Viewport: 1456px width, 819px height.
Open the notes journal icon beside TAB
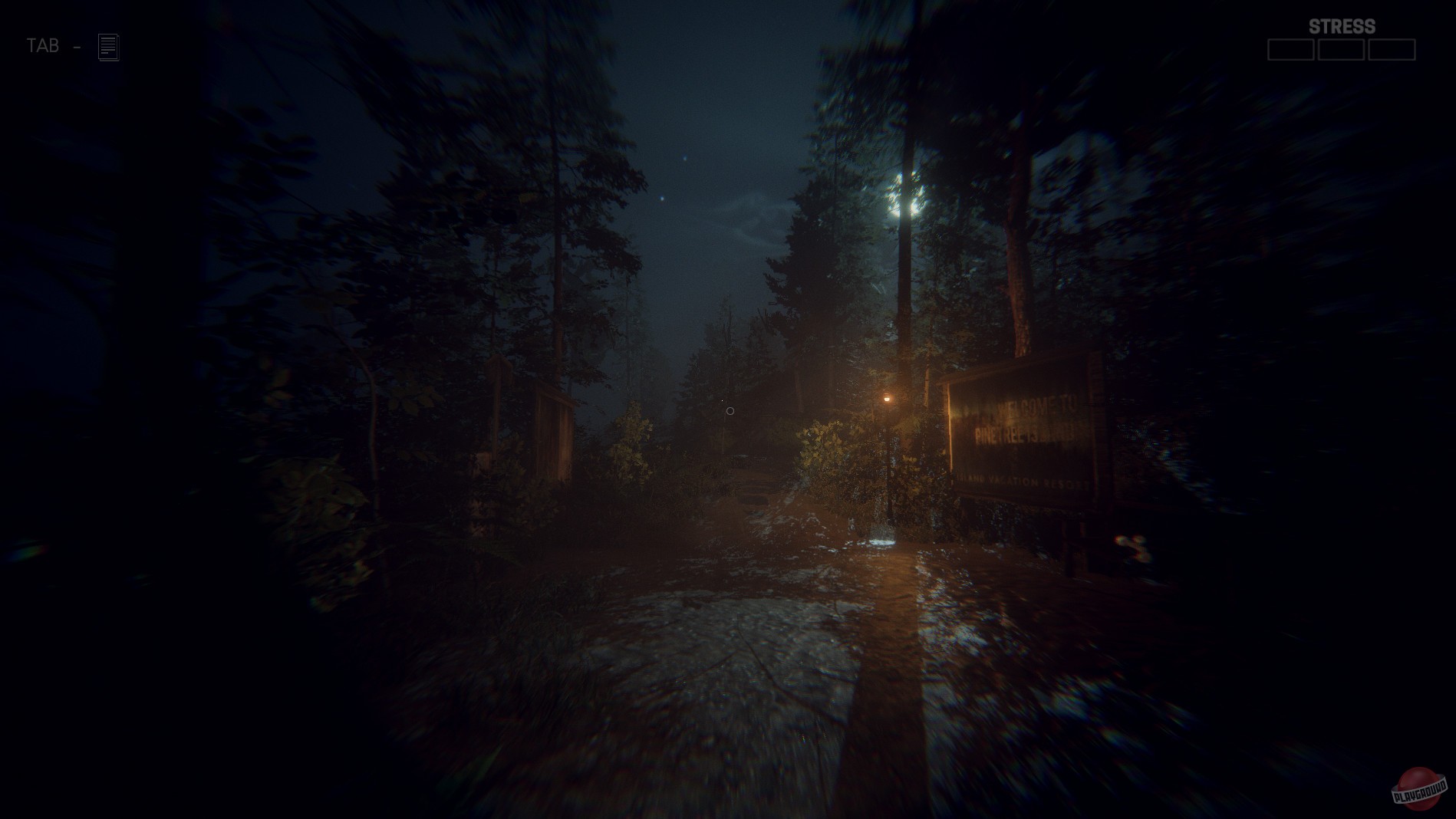[107, 45]
